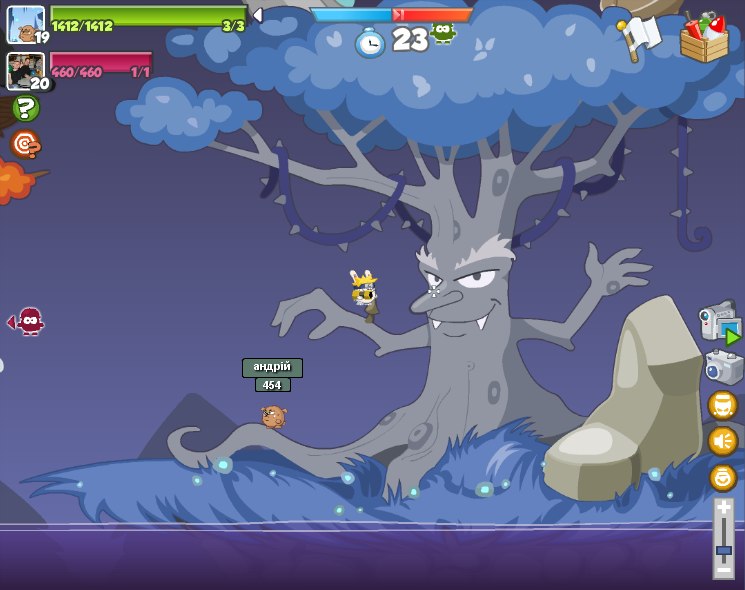Zoom out with the minus button

pyautogui.click(x=723, y=570)
